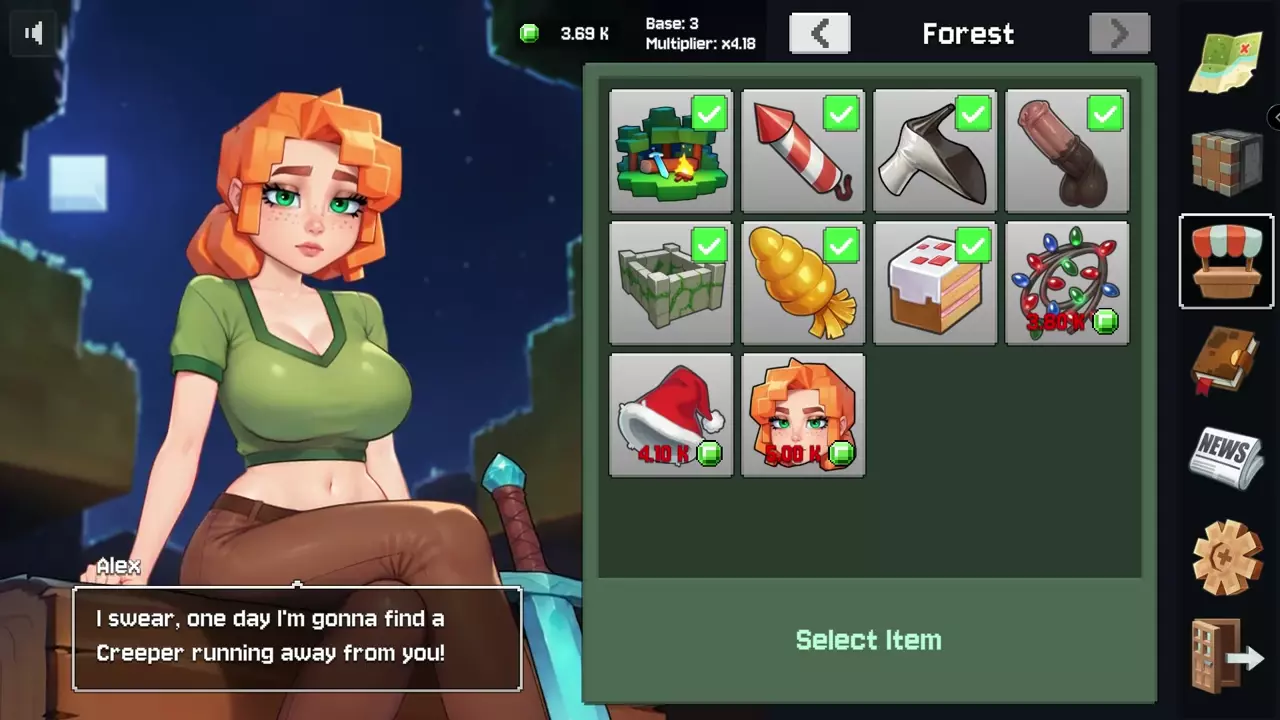This screenshot has width=1280, height=720.
Task: Click the greyed-out next area arrow
Action: tap(1119, 34)
